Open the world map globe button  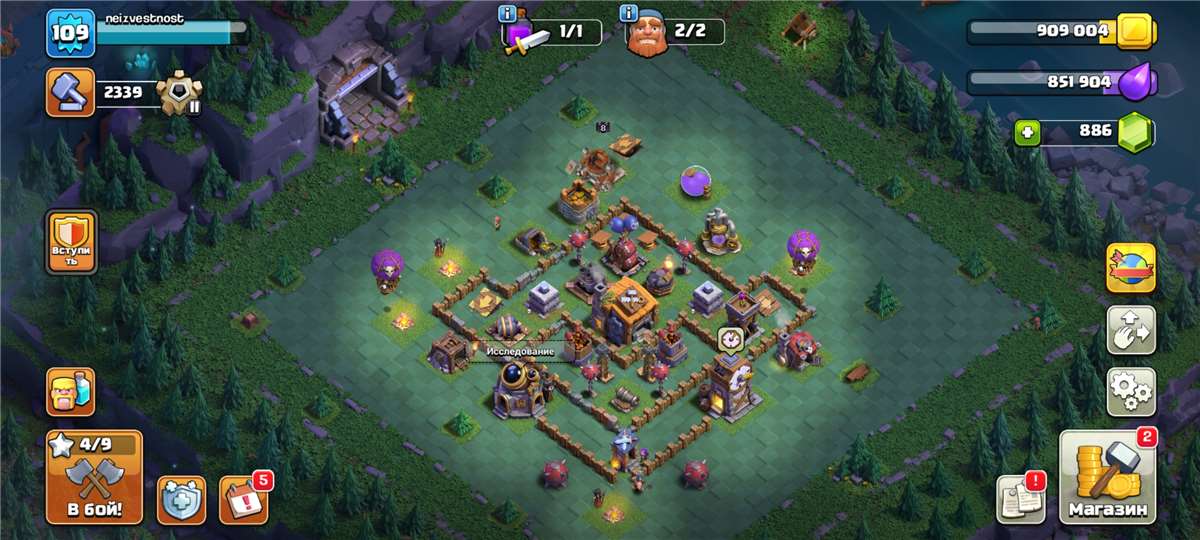pyautogui.click(x=1130, y=268)
